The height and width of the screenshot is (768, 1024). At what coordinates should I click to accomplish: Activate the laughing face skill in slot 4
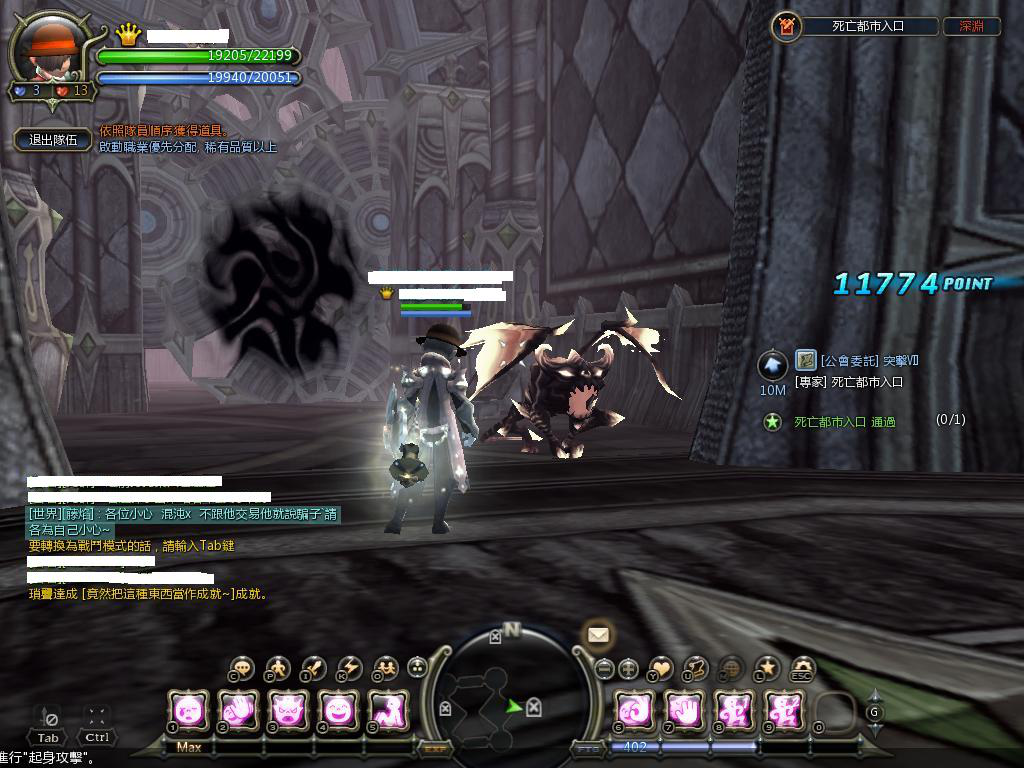339,711
